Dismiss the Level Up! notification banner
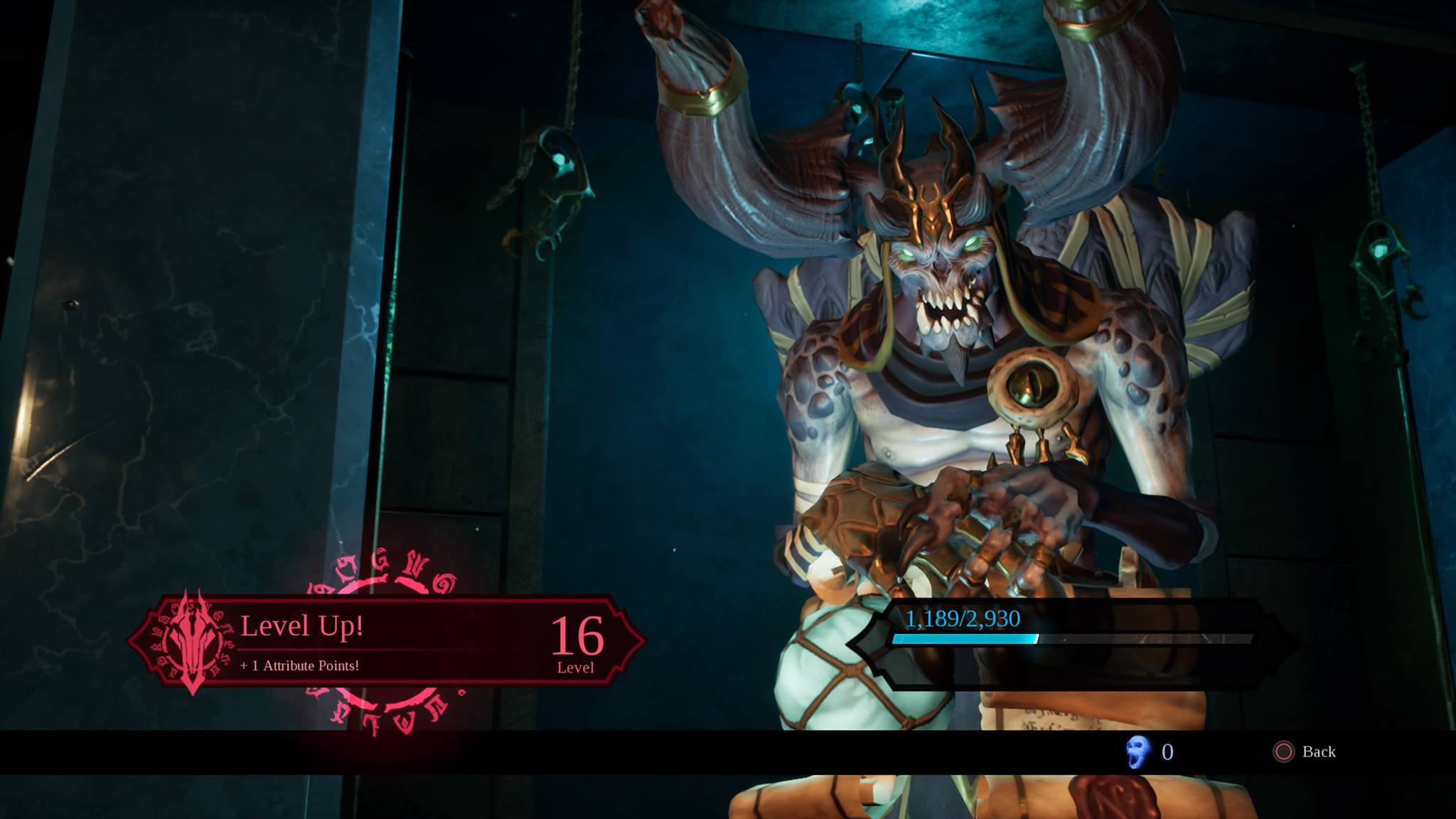This screenshot has height=819, width=1456. coord(387,641)
